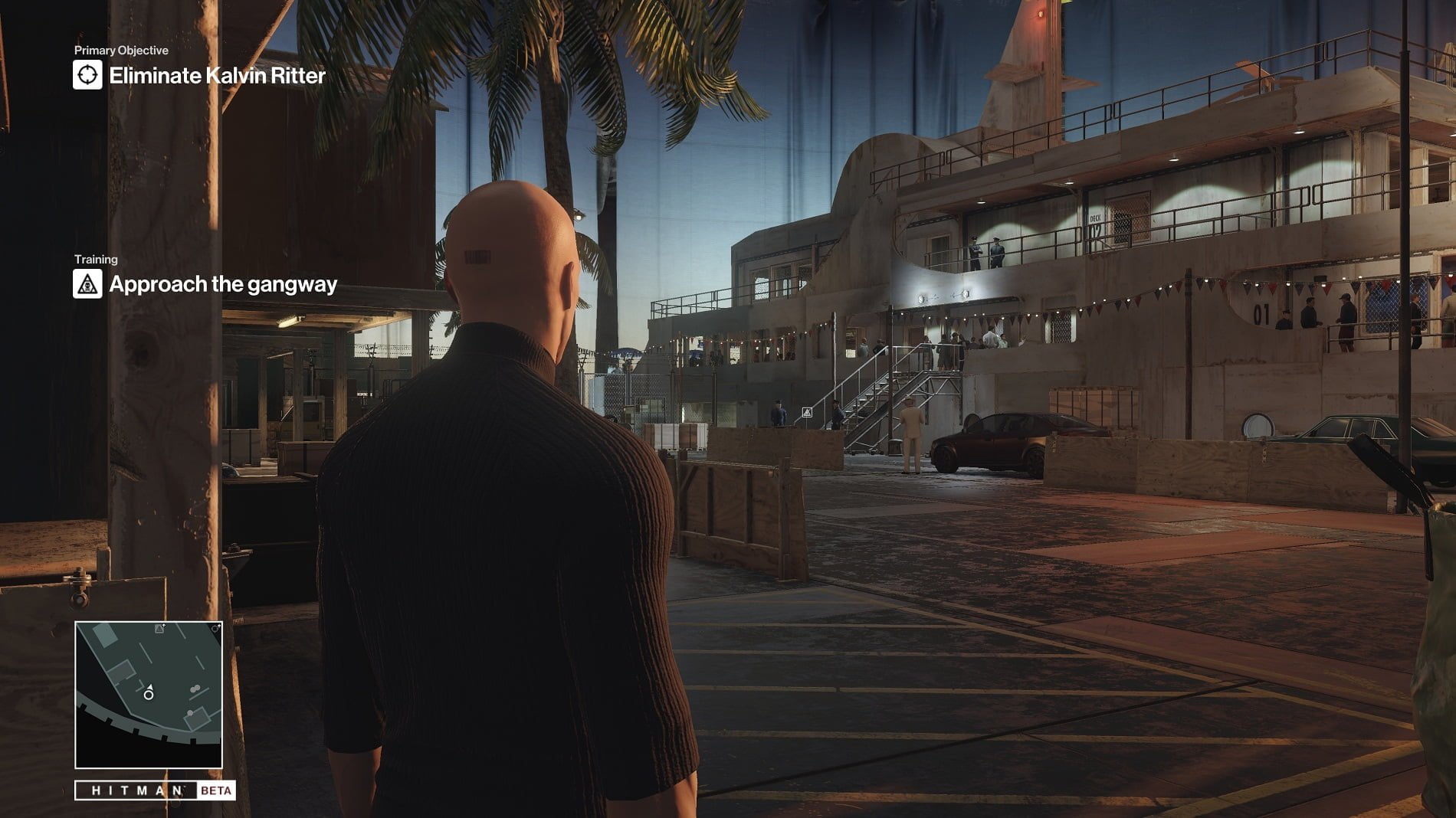Click the Approach the gangway instruction text
The height and width of the screenshot is (818, 1456).
(x=224, y=284)
